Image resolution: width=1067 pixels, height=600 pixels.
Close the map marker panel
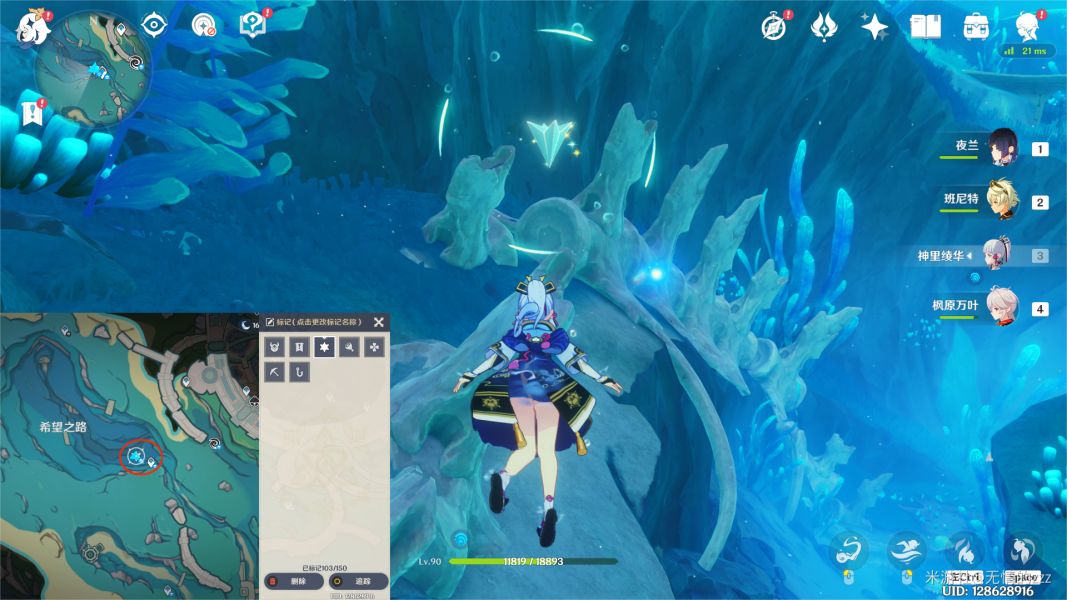[379, 322]
